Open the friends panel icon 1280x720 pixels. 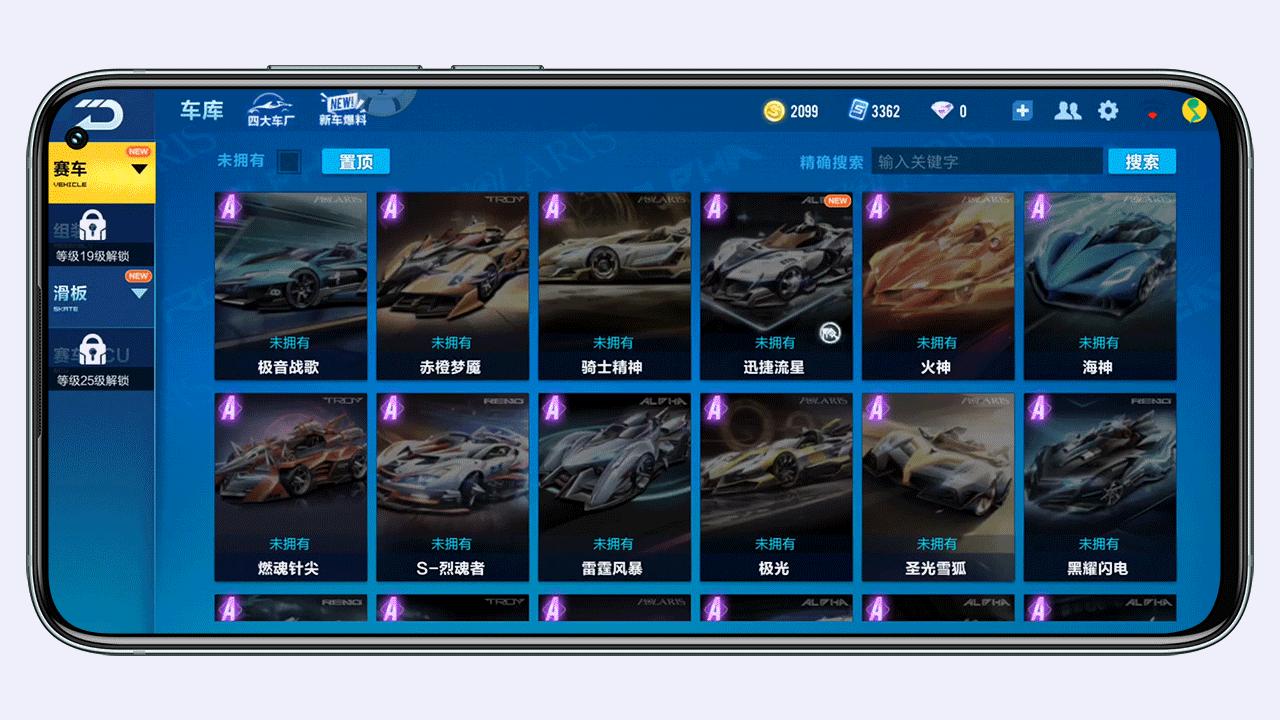[1067, 110]
